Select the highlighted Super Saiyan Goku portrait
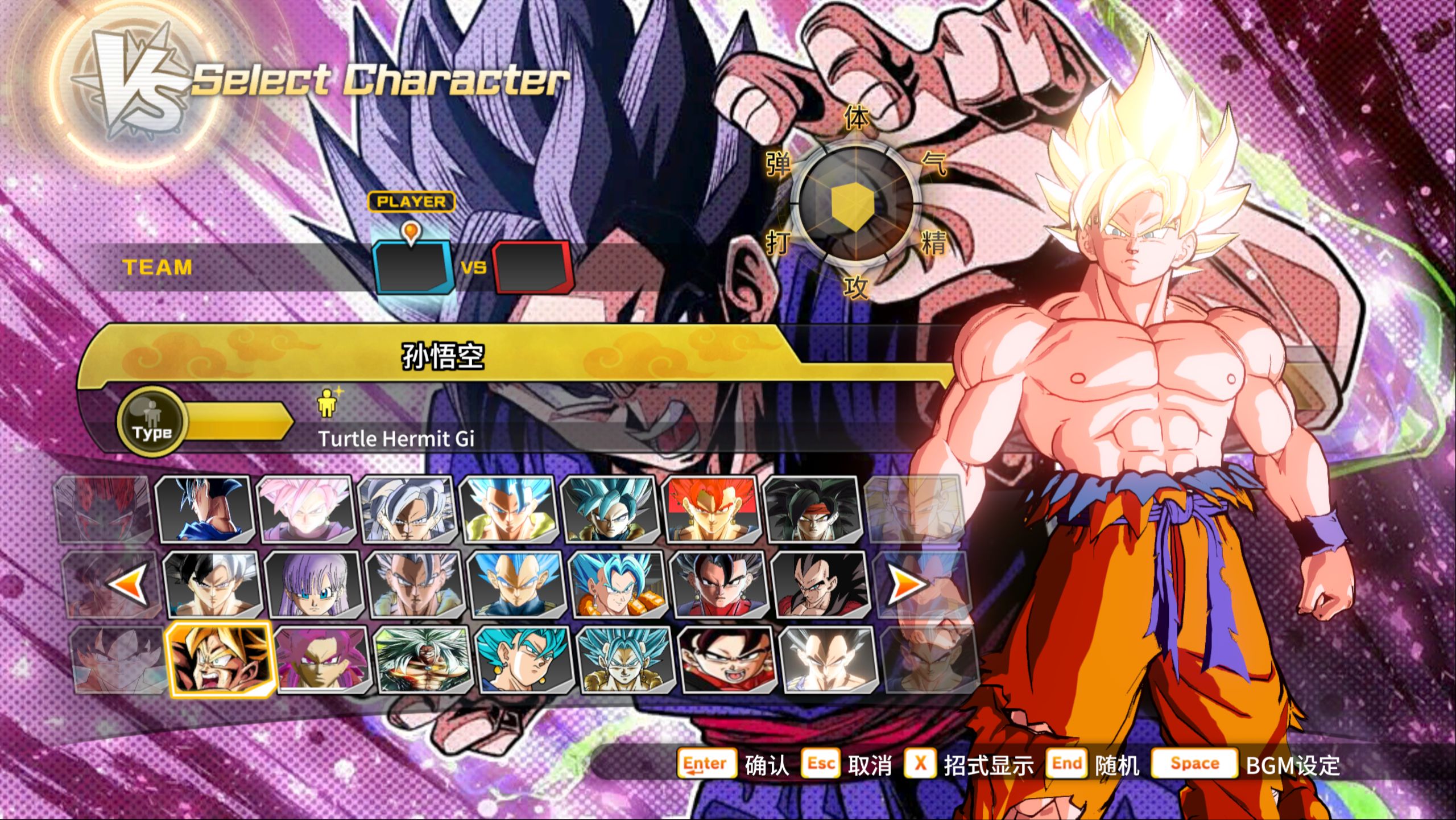This screenshot has height=820, width=1456. pos(220,660)
